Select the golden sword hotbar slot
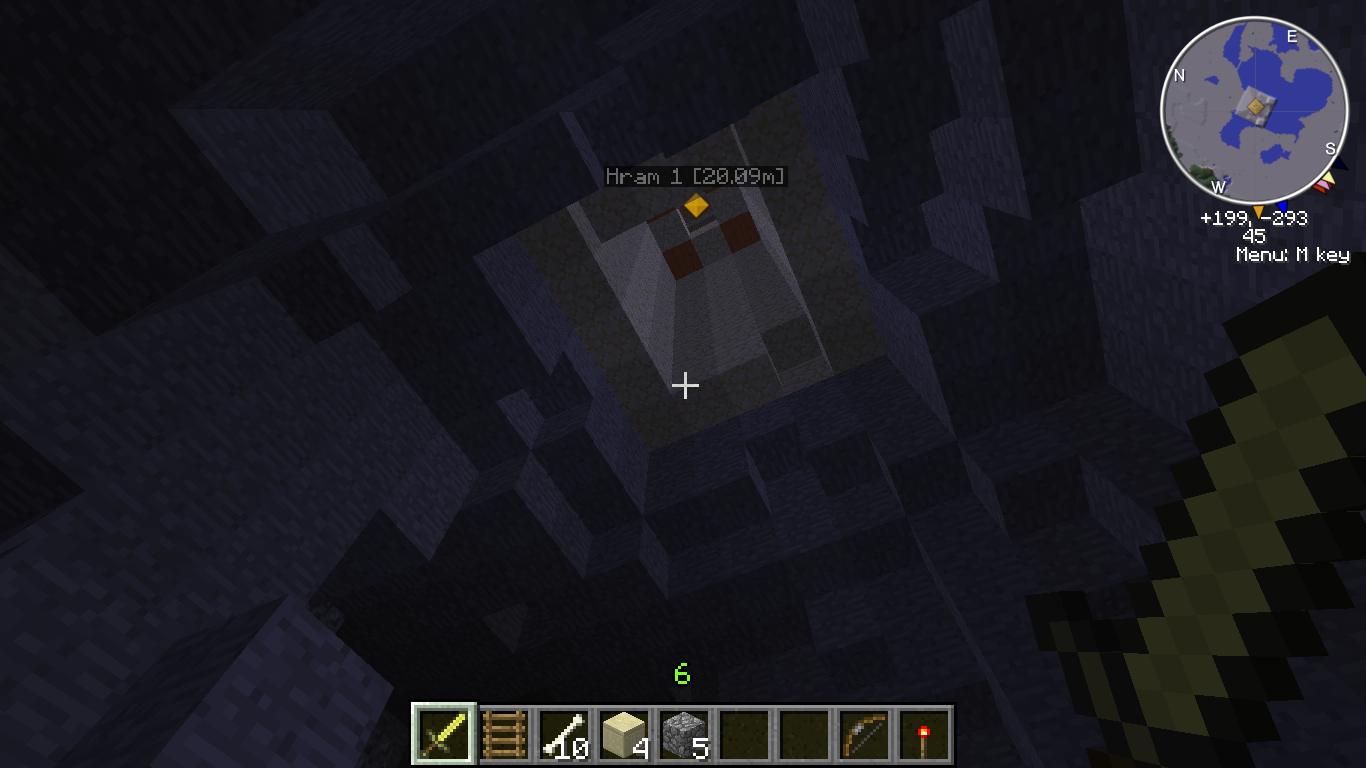This screenshot has width=1366, height=768. pos(443,736)
